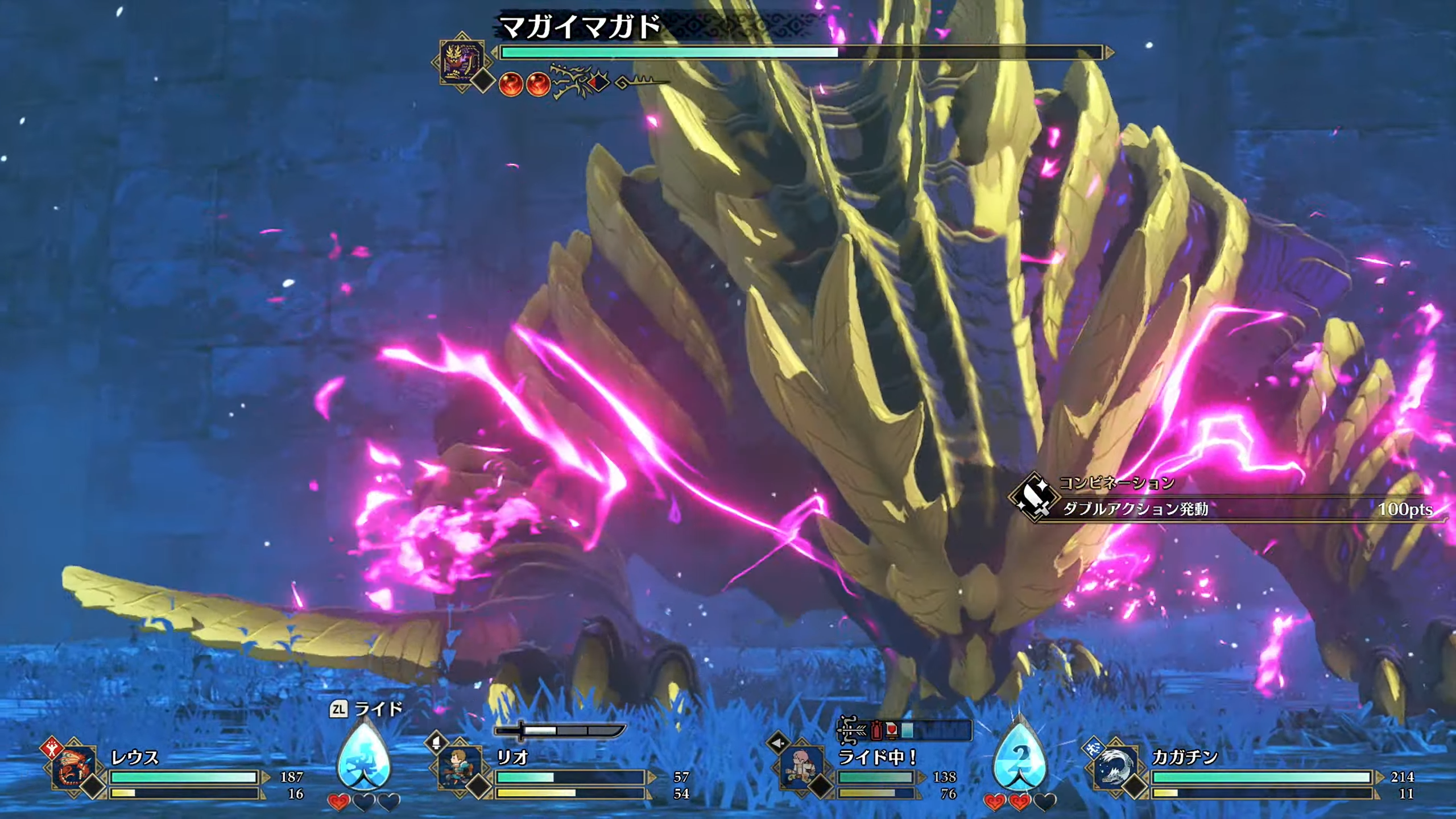Select the Magnamalo enemy portrait icon
The width and height of the screenshot is (1456, 819).
point(462,61)
